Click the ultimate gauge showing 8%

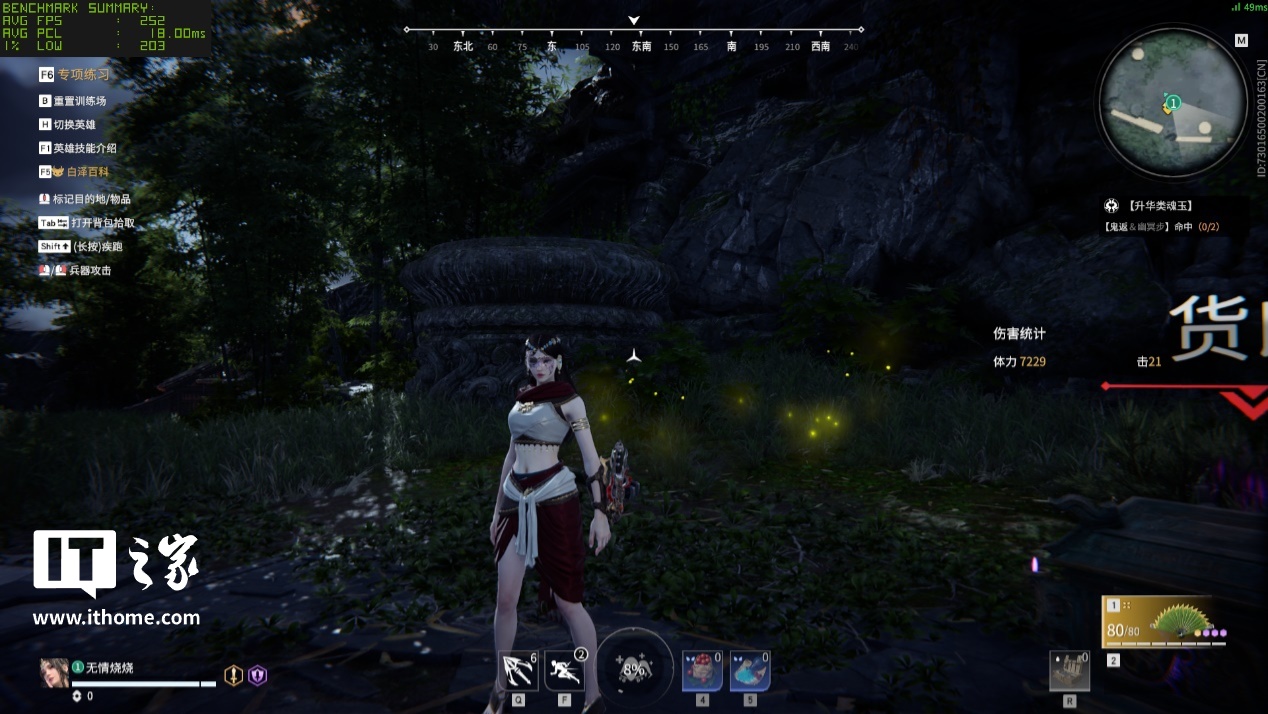tap(633, 669)
